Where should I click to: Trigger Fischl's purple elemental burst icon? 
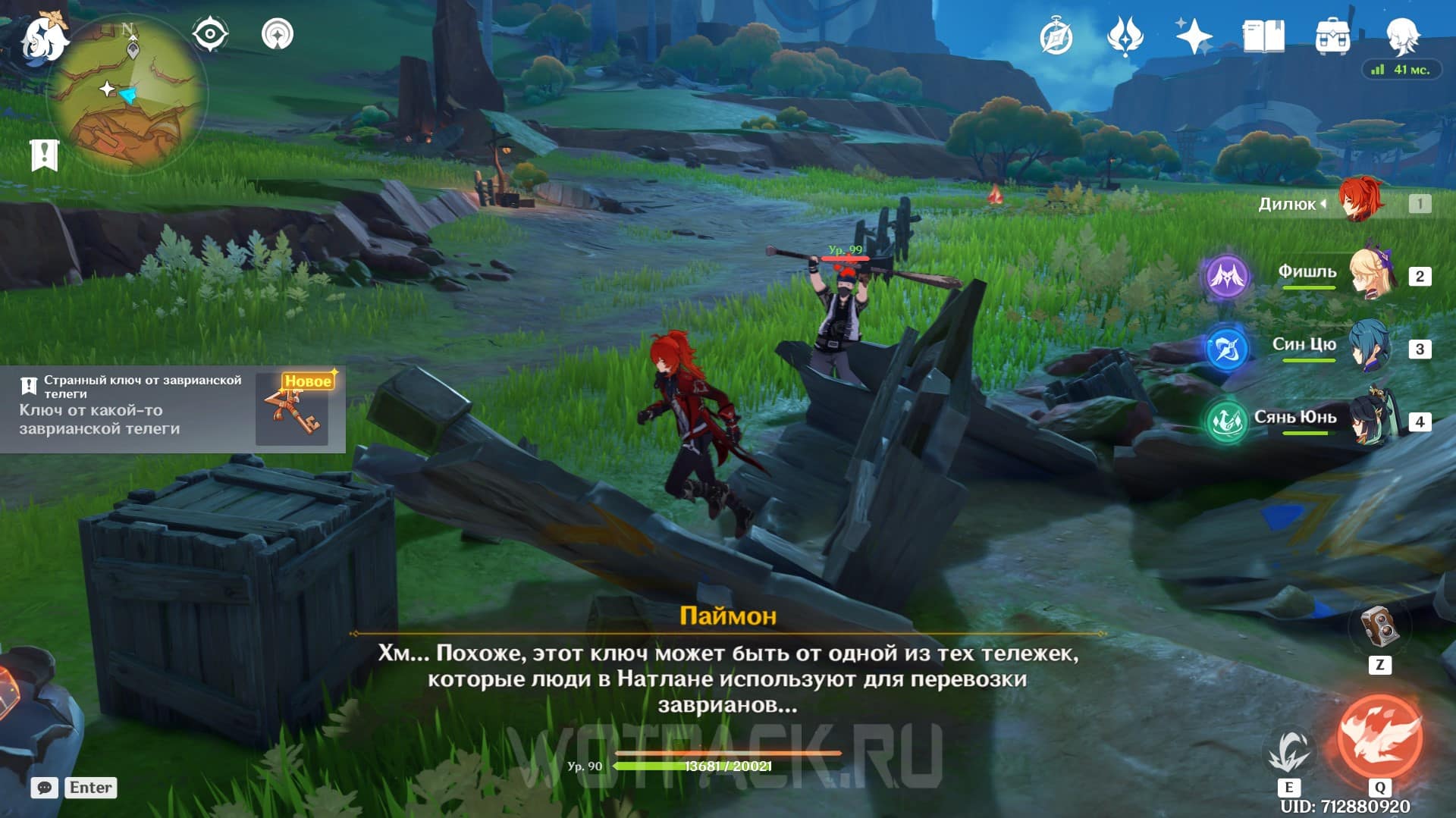point(1226,276)
